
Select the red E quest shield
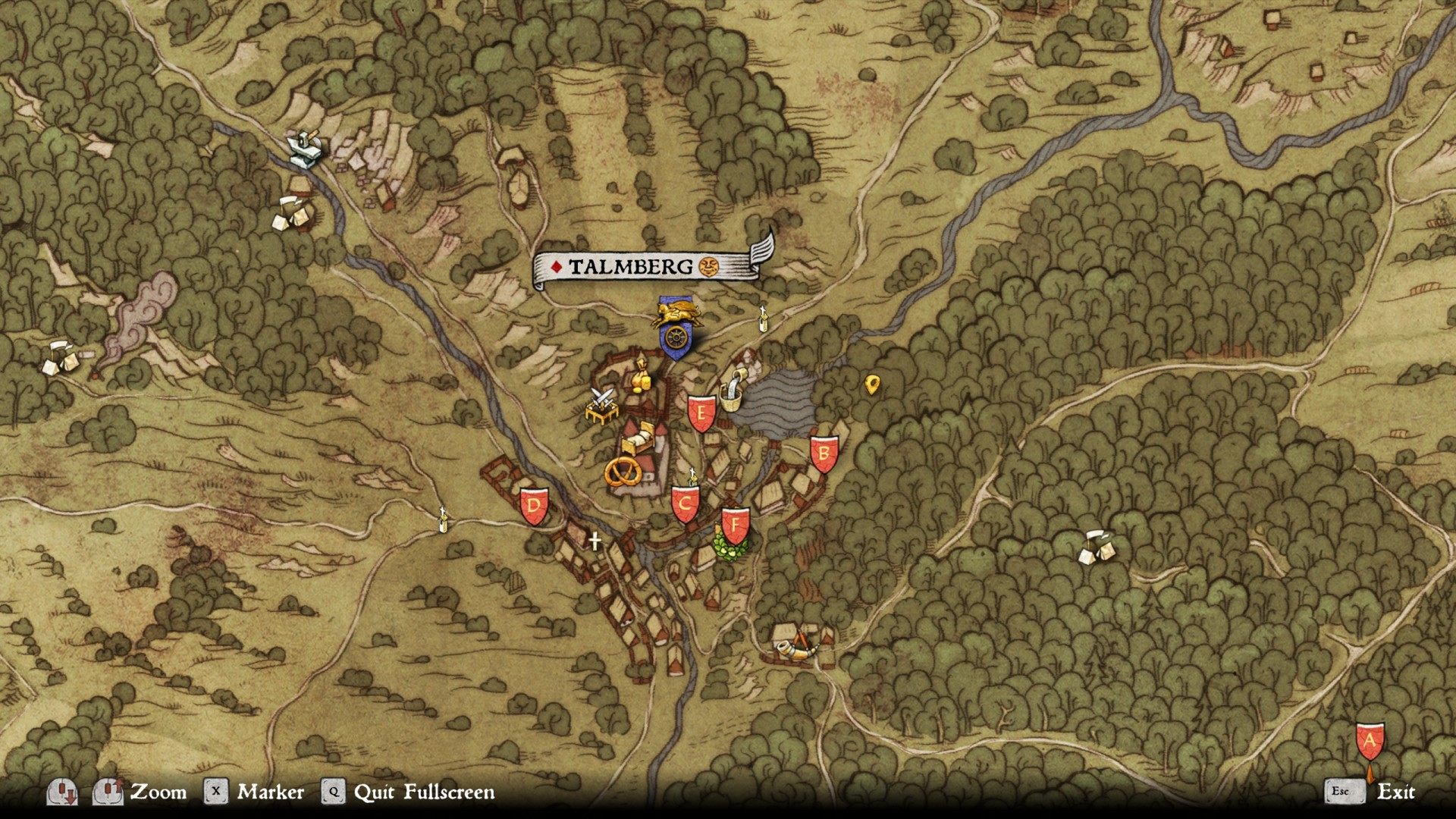tap(701, 414)
